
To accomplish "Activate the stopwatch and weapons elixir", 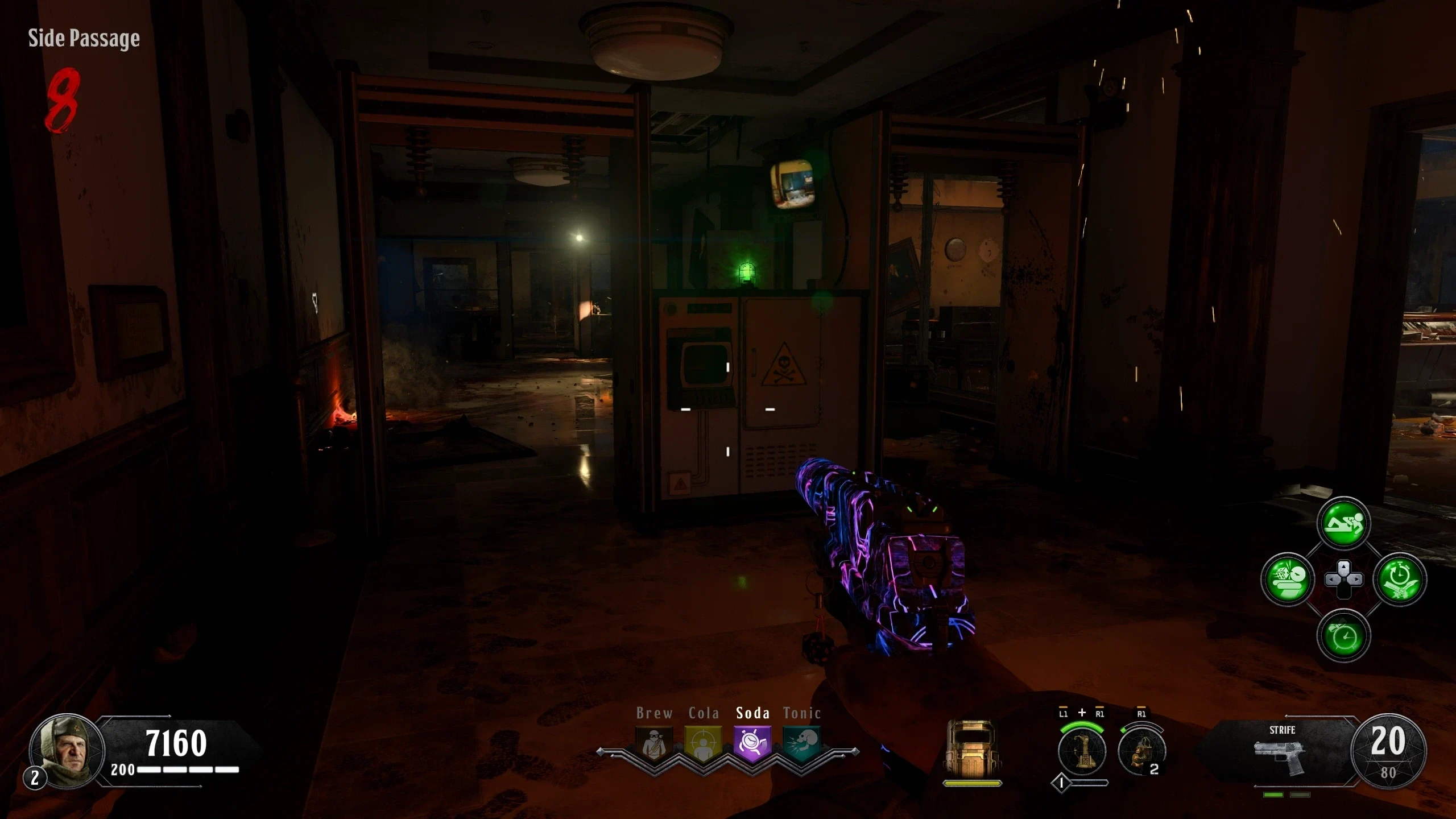I will [1400, 579].
